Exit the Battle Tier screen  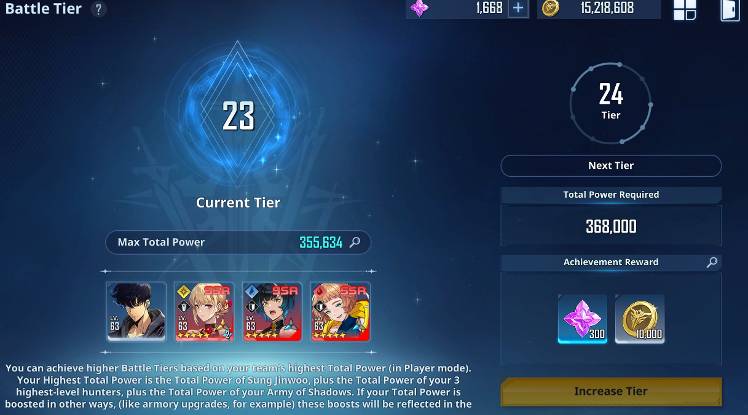[x=729, y=10]
